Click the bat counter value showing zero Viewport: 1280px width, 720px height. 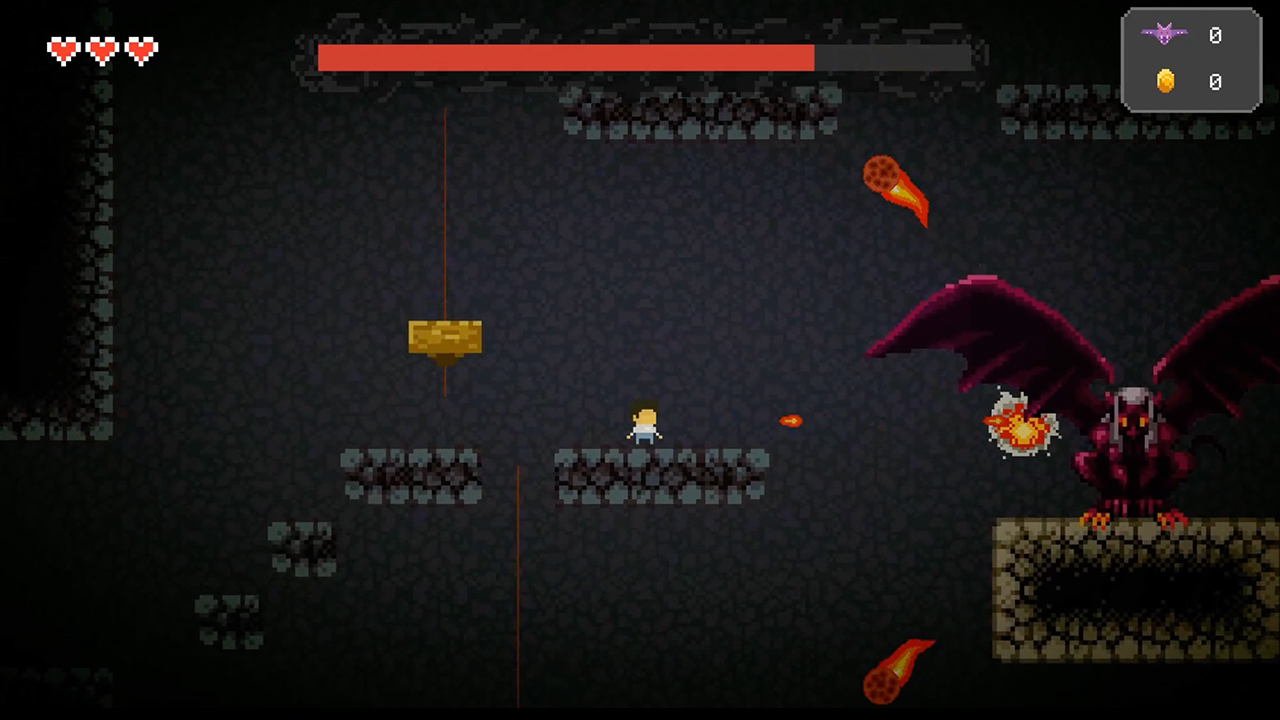tap(1216, 36)
